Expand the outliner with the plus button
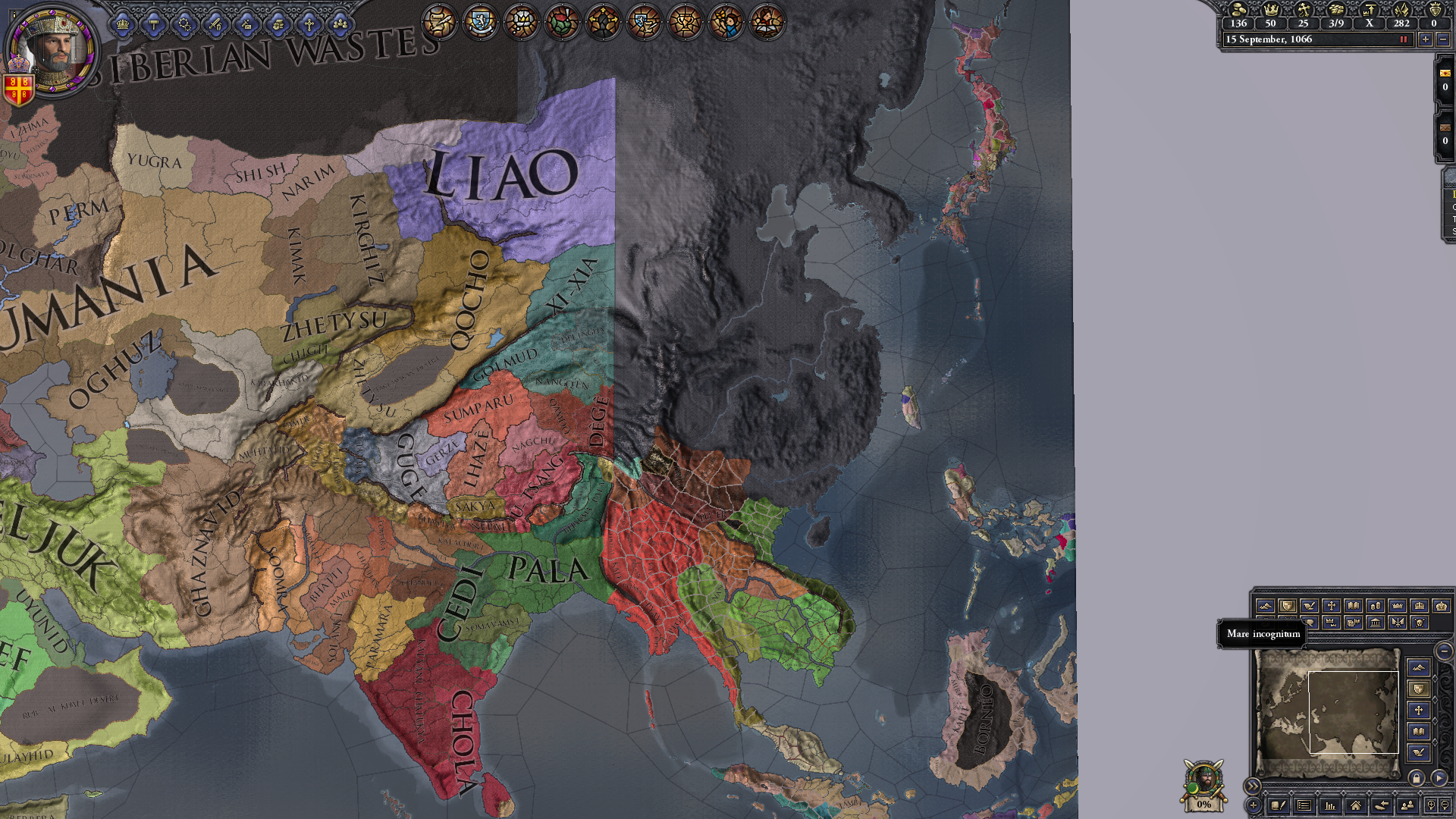1456x819 pixels. [1253, 805]
